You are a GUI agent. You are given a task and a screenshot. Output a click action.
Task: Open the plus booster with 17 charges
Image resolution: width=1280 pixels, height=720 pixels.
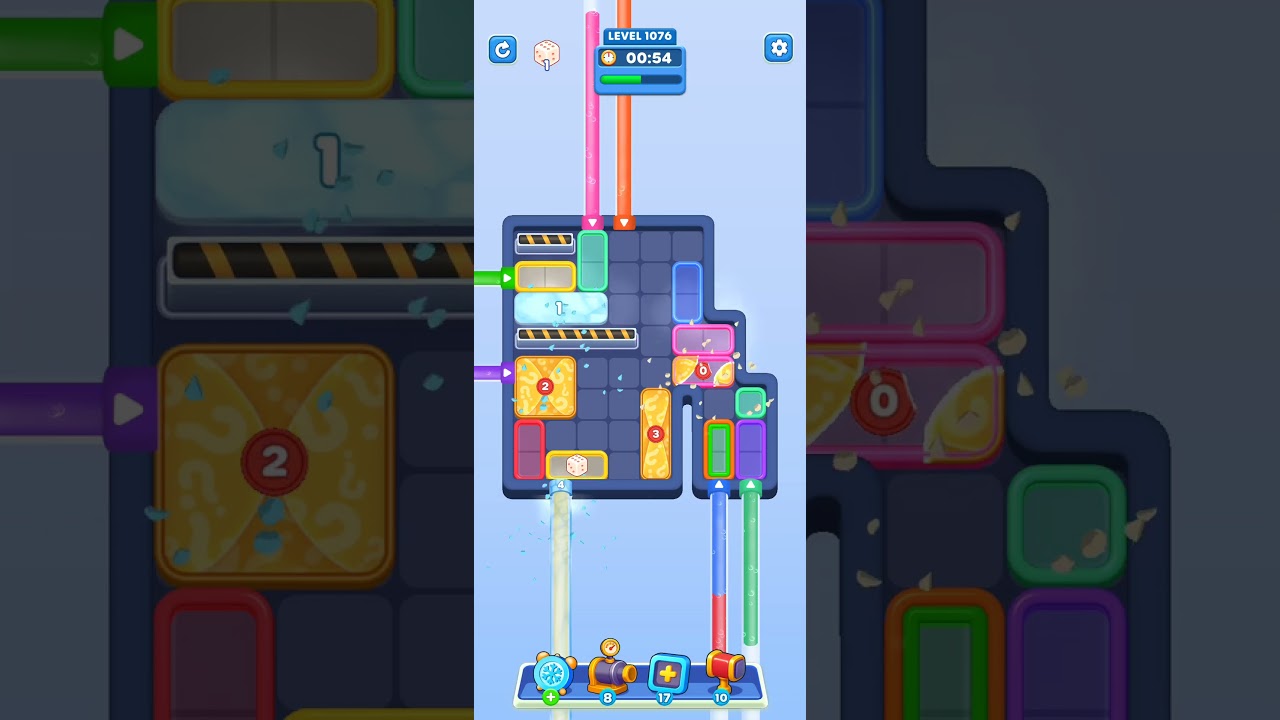(x=667, y=672)
